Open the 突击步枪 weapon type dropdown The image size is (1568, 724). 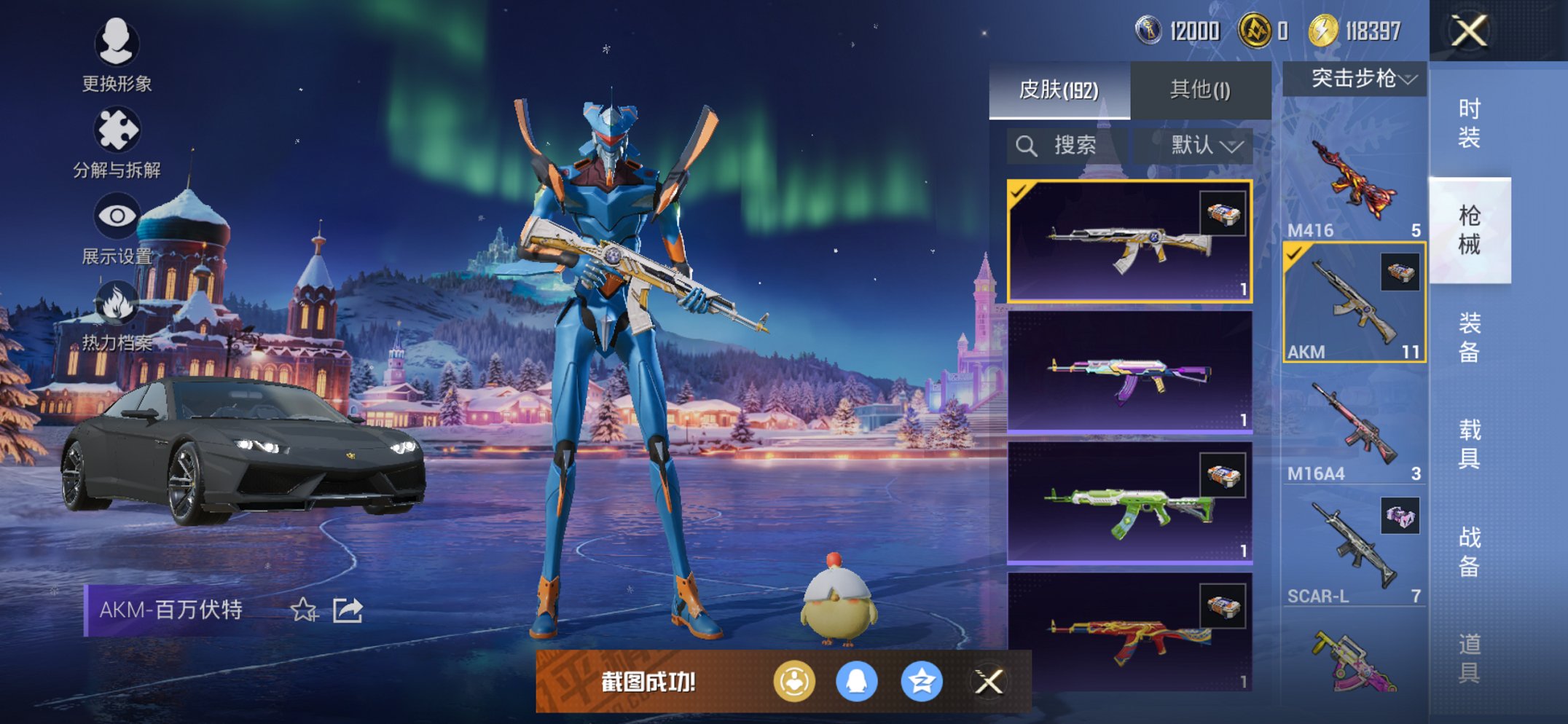pos(1354,79)
